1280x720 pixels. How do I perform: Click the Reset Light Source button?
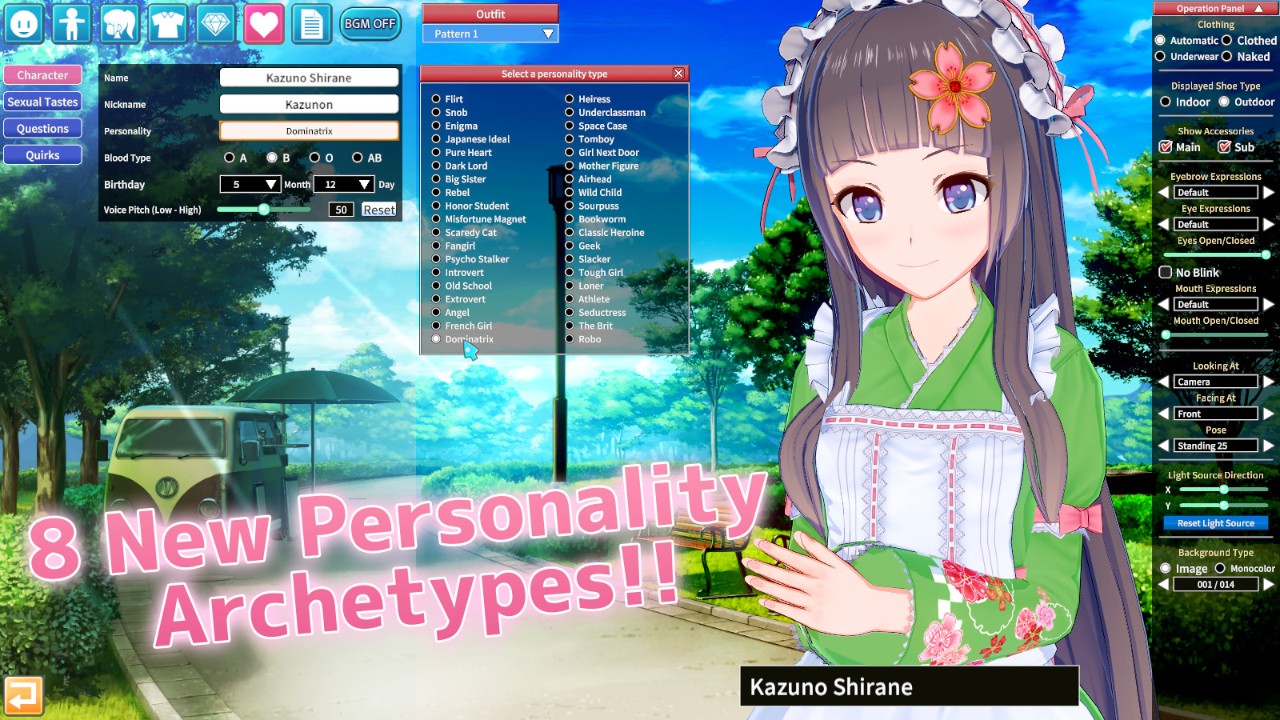pos(1215,523)
